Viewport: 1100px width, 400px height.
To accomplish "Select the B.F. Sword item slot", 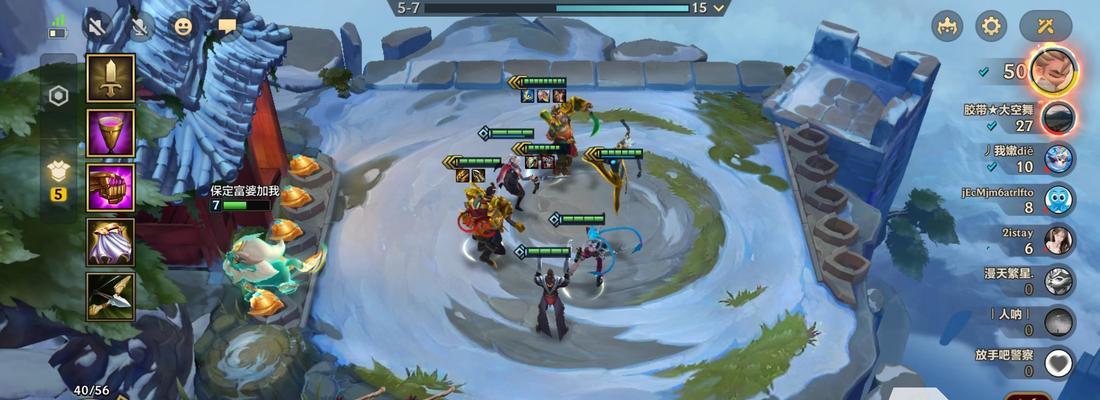I will (110, 78).
